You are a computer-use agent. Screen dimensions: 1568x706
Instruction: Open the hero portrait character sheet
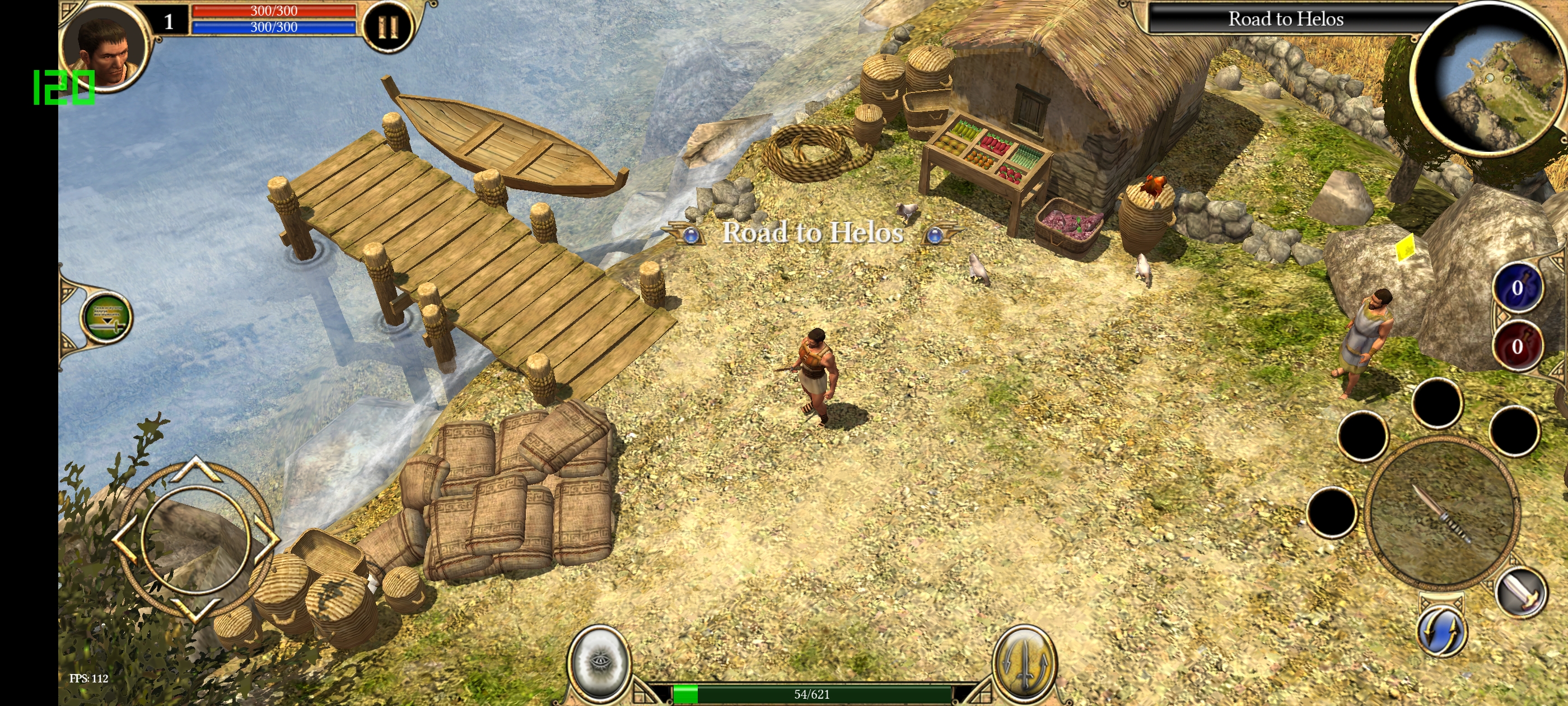[x=107, y=47]
